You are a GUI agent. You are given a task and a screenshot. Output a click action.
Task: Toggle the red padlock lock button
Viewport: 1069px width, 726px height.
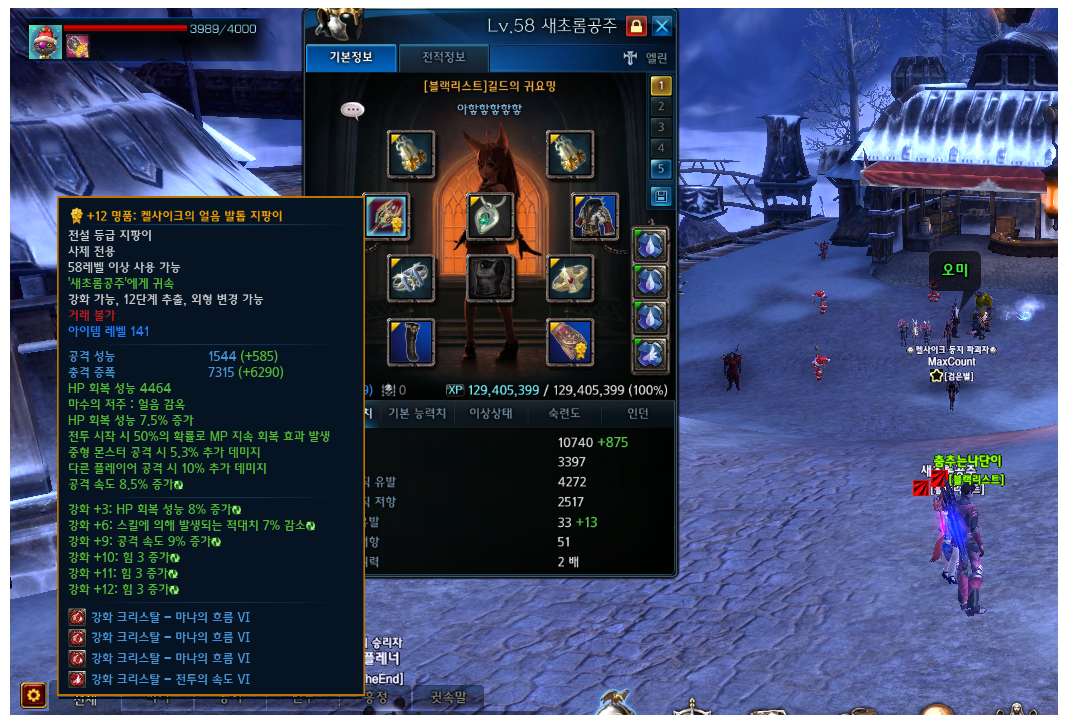point(636,25)
